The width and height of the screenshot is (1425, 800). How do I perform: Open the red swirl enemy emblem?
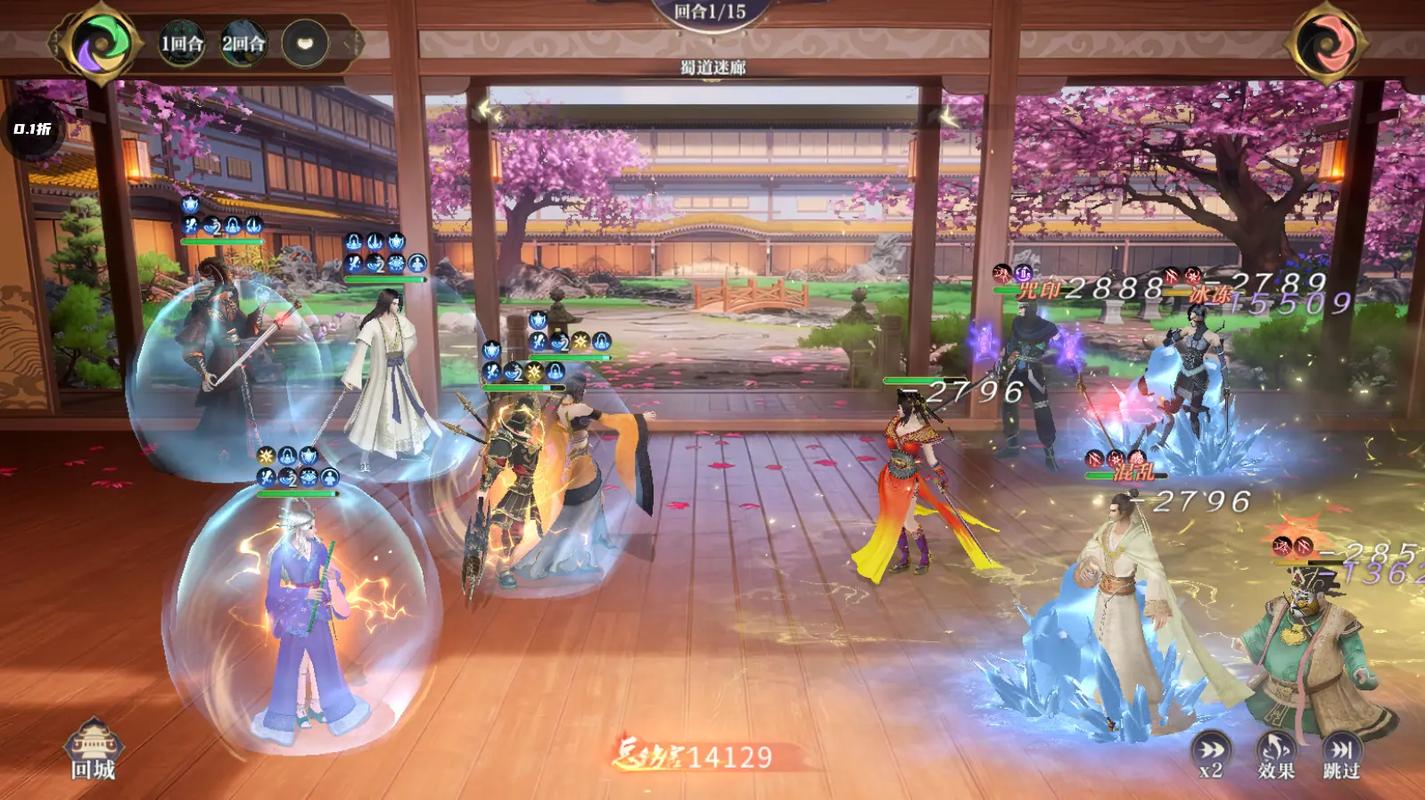tap(1326, 42)
